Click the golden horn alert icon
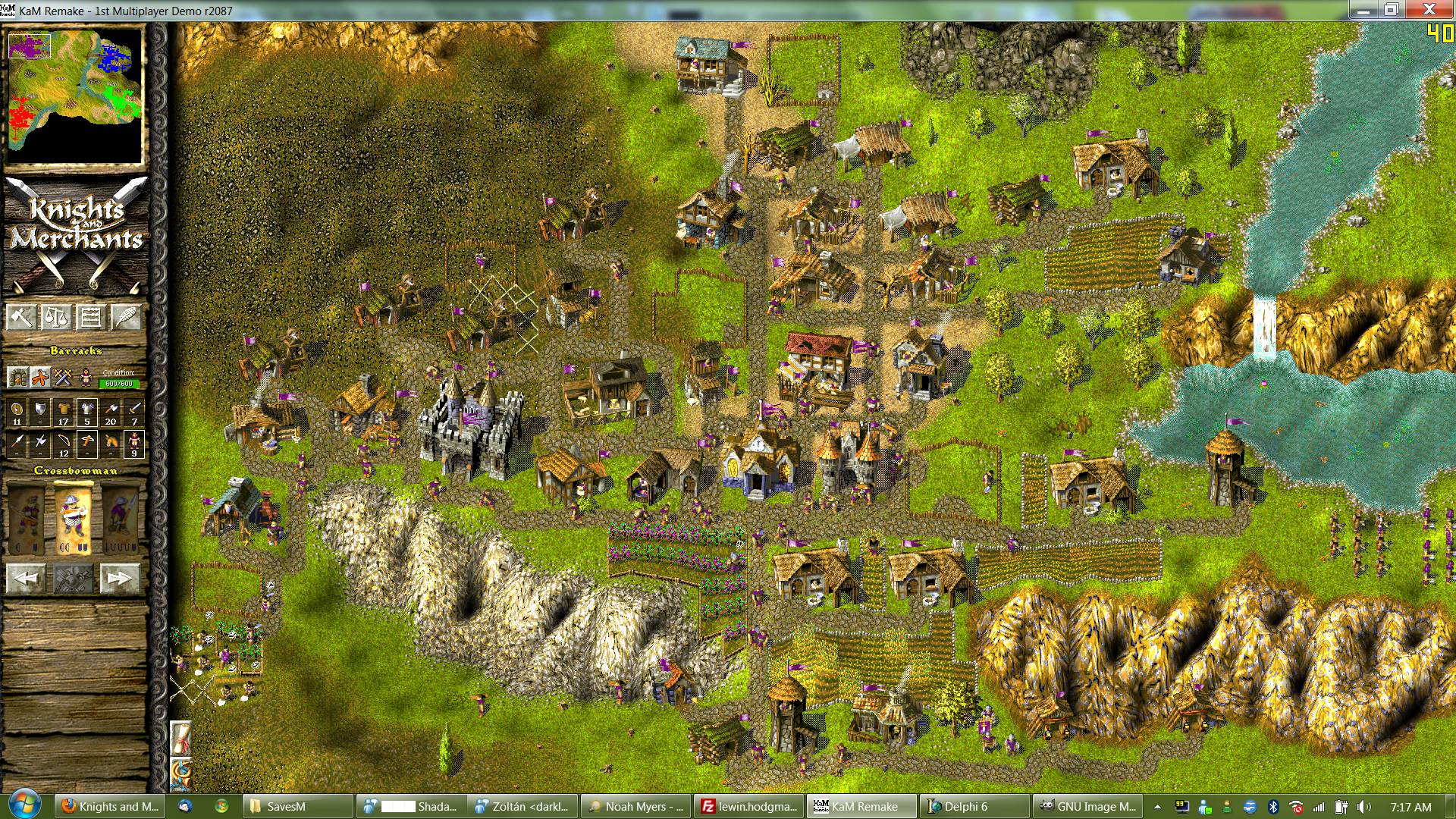 [x=180, y=773]
